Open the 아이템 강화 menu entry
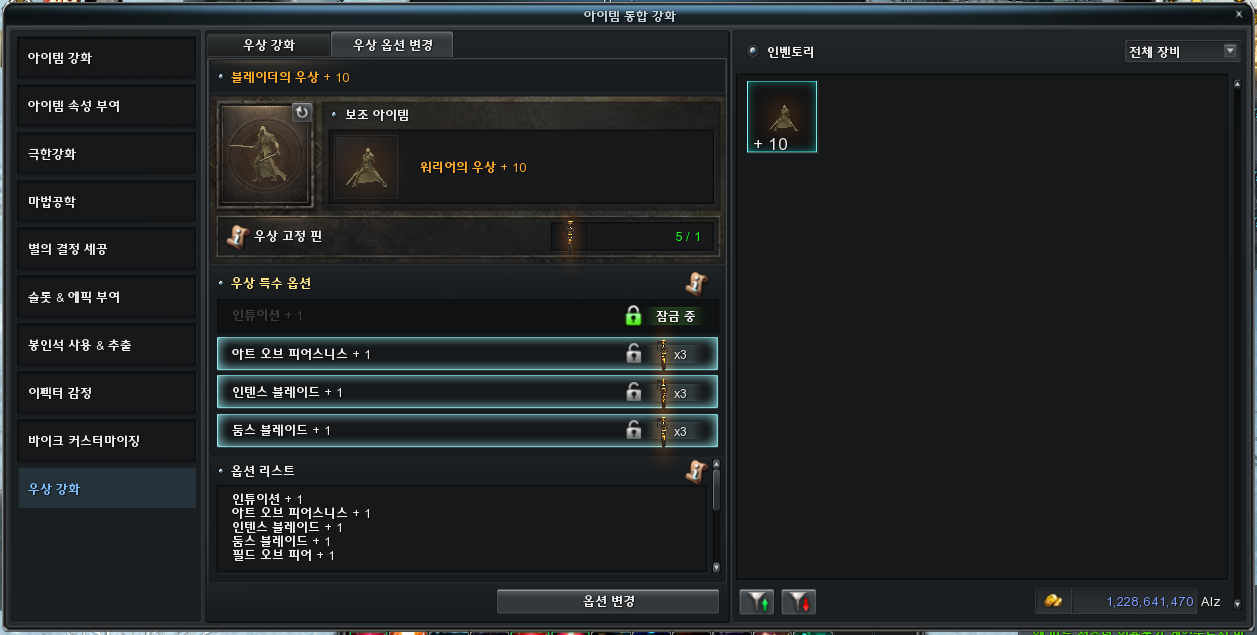Screen dimensions: 1257x635 [x=106, y=58]
